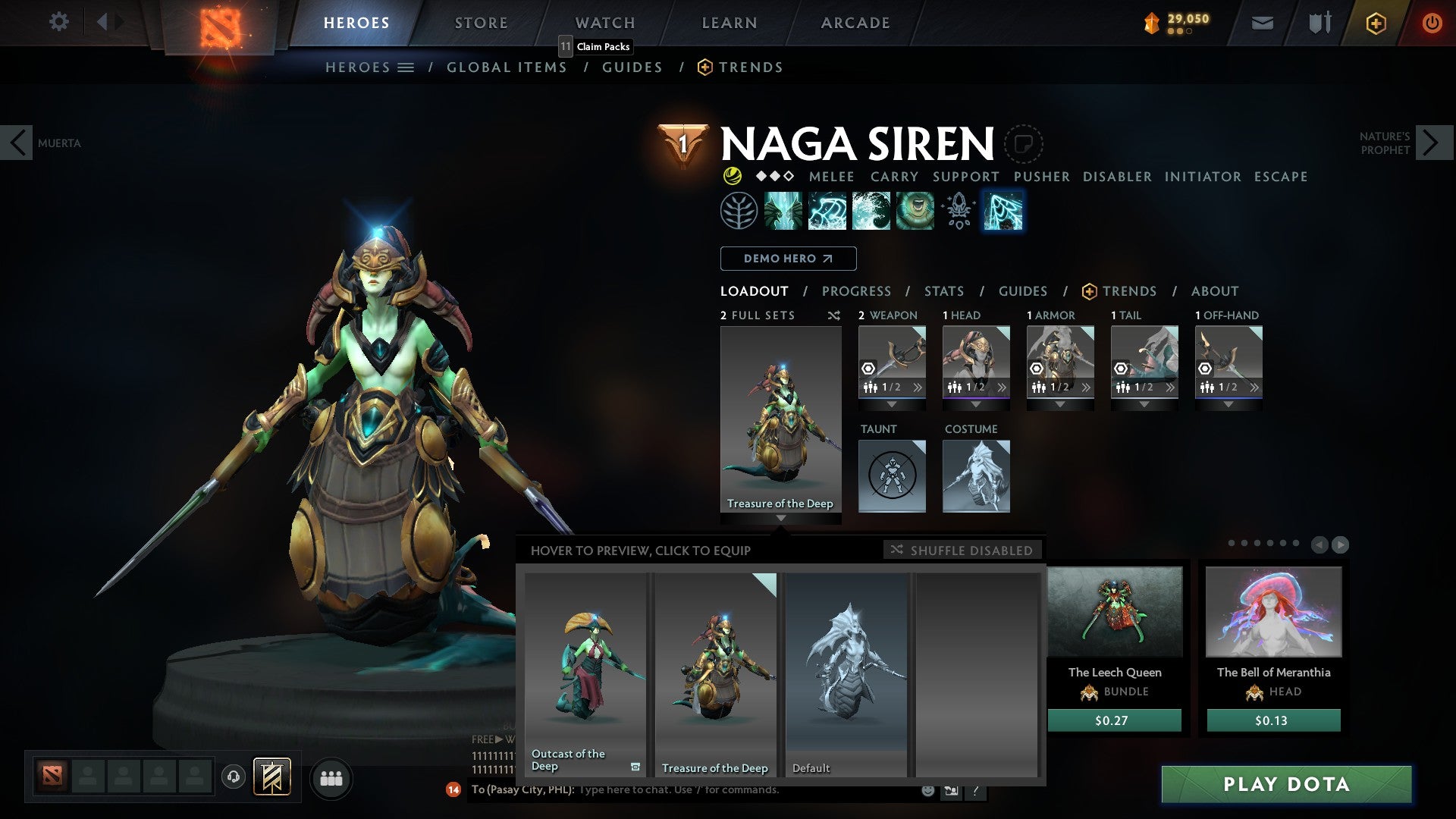Screen dimensions: 1456x819
Task: Select the Ensnare ability icon
Action: point(825,211)
